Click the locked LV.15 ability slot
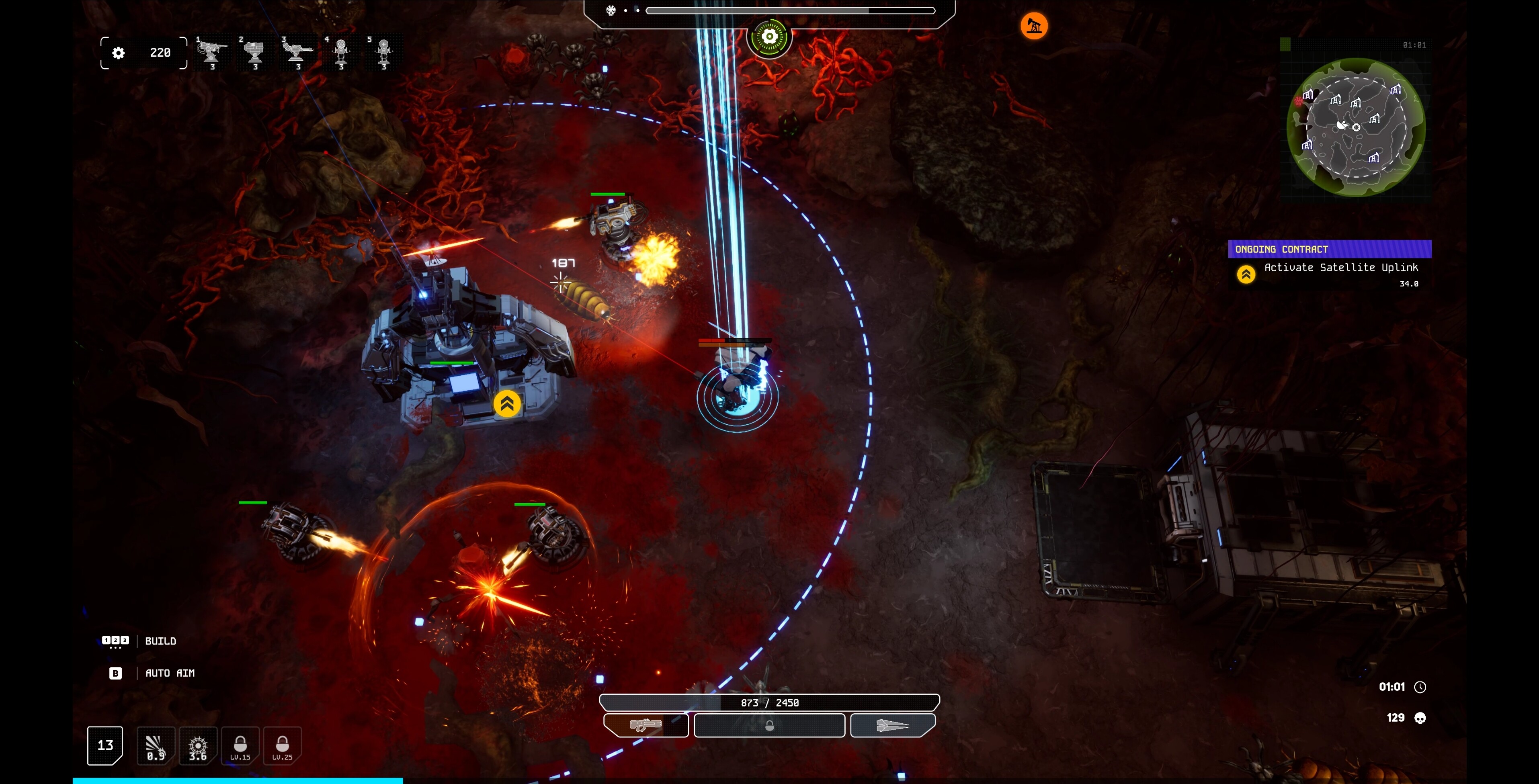This screenshot has height=784, width=1539. (240, 745)
